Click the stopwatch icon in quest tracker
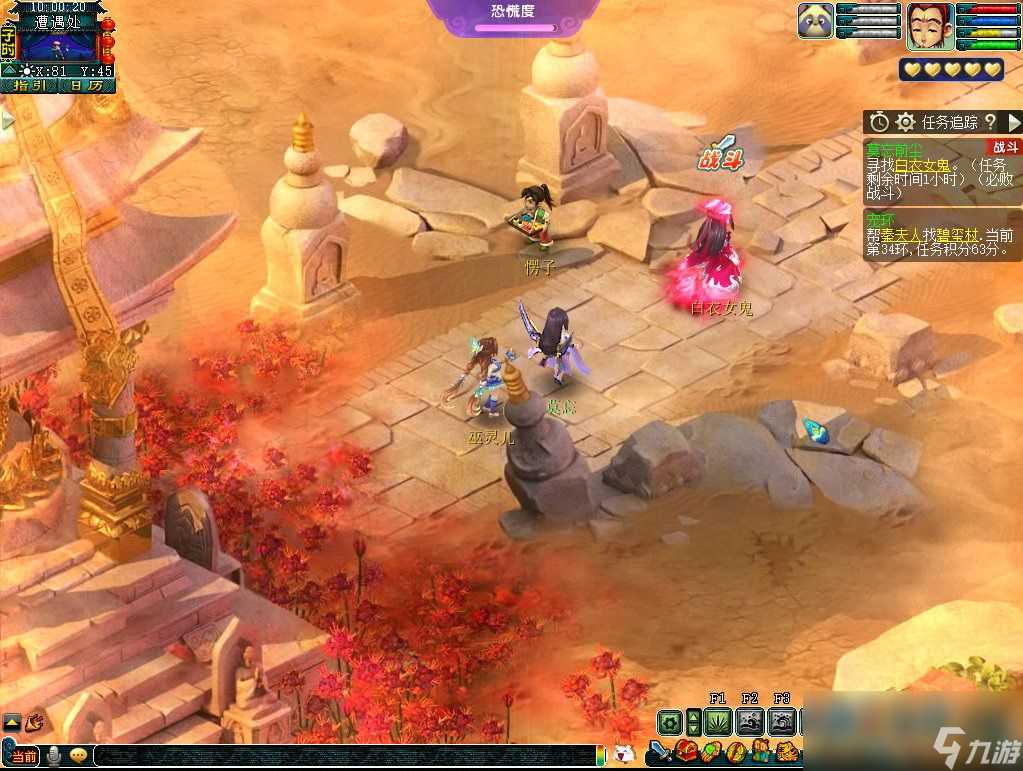 [879, 122]
